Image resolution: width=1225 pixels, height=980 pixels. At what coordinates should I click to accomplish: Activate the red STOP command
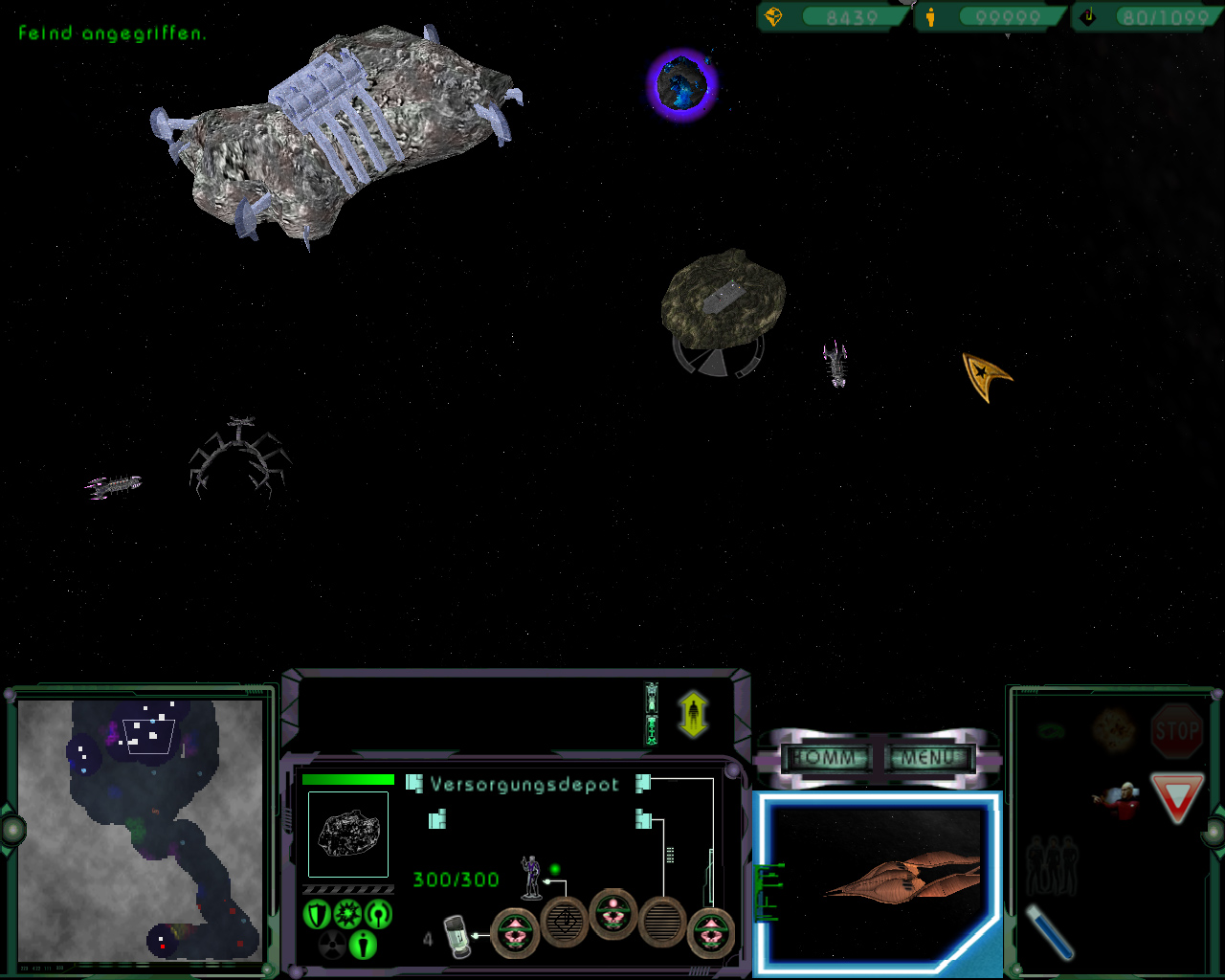pyautogui.click(x=1176, y=731)
